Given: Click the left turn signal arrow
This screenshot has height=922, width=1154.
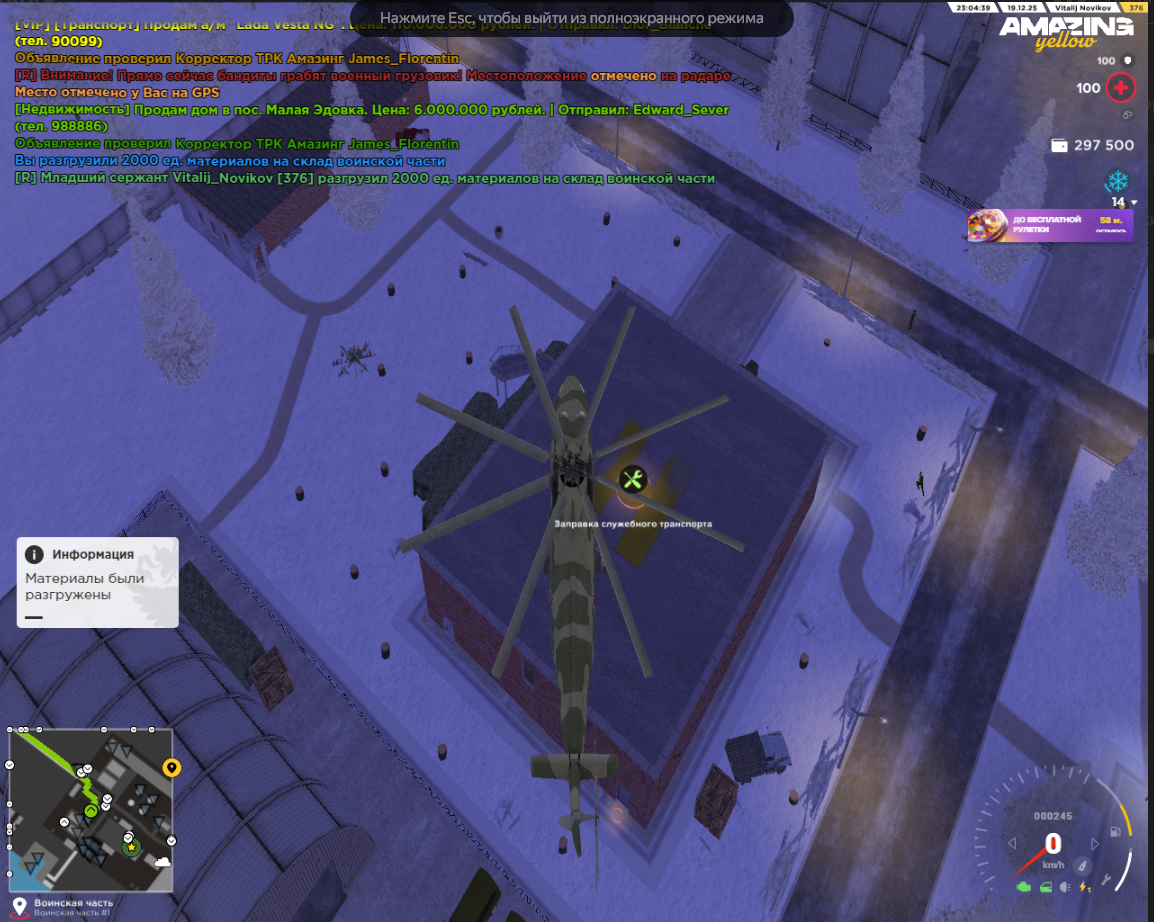Looking at the screenshot, I should [x=1012, y=844].
